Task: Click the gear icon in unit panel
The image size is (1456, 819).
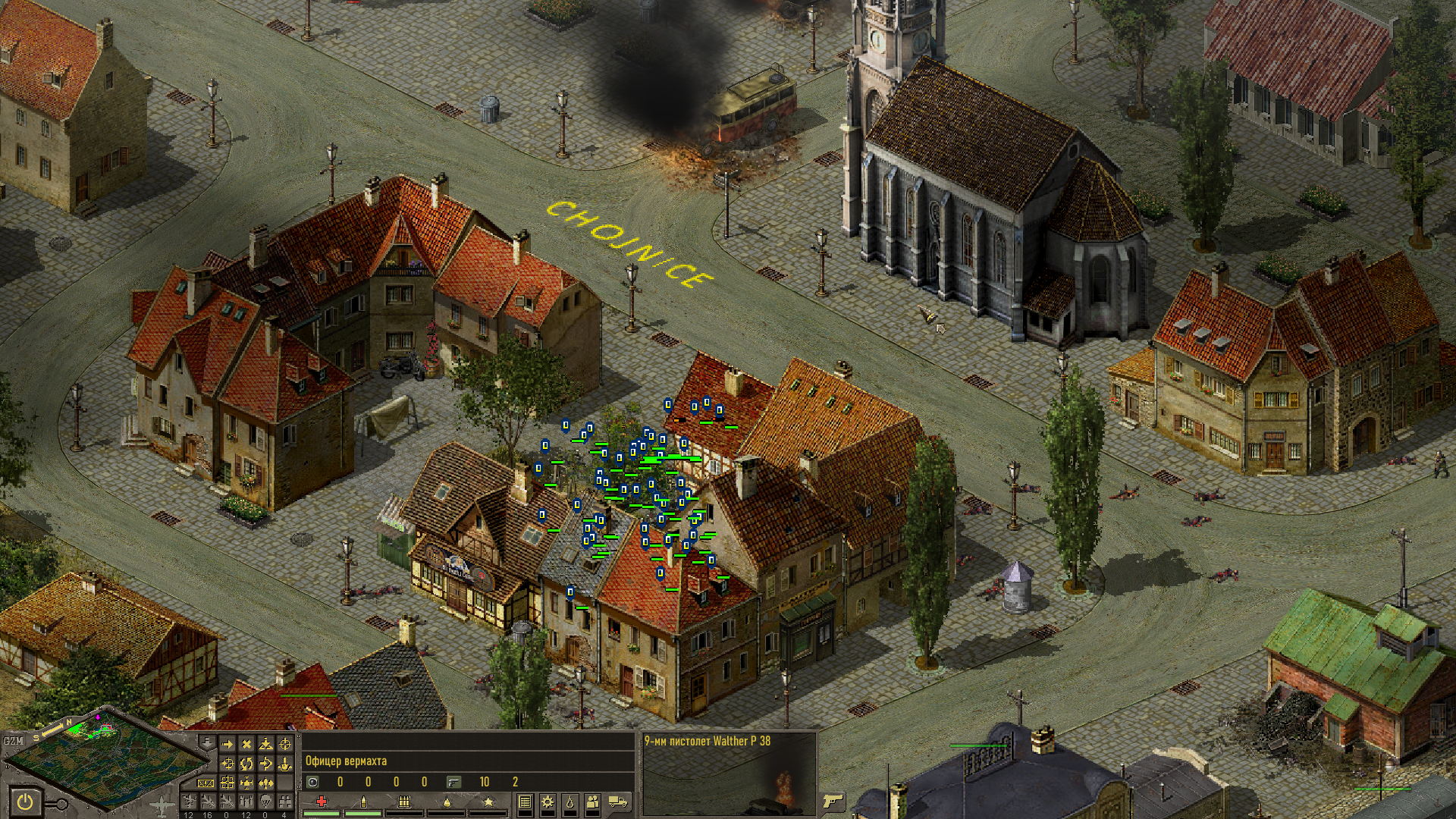Action: (548, 802)
